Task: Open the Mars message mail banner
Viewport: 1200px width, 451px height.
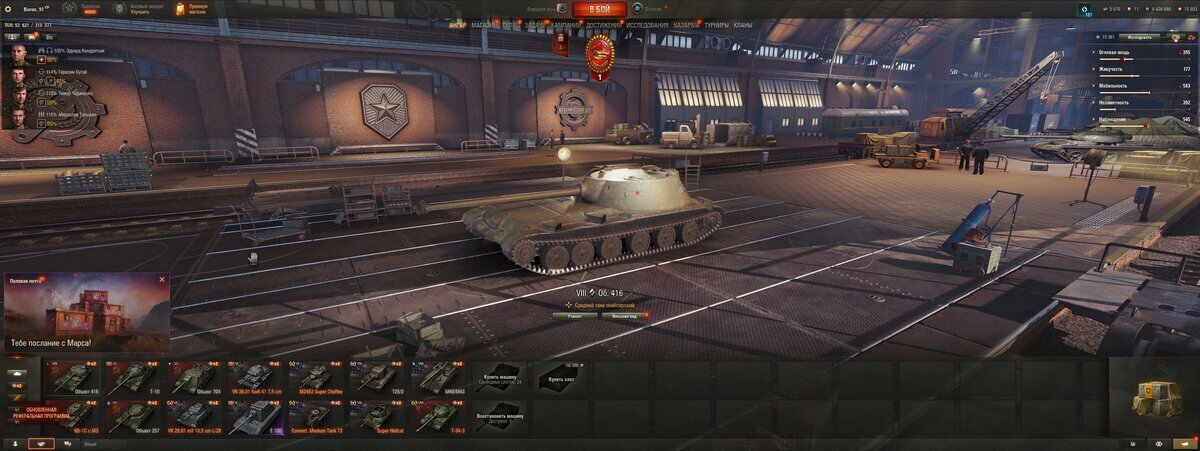Action: click(86, 312)
